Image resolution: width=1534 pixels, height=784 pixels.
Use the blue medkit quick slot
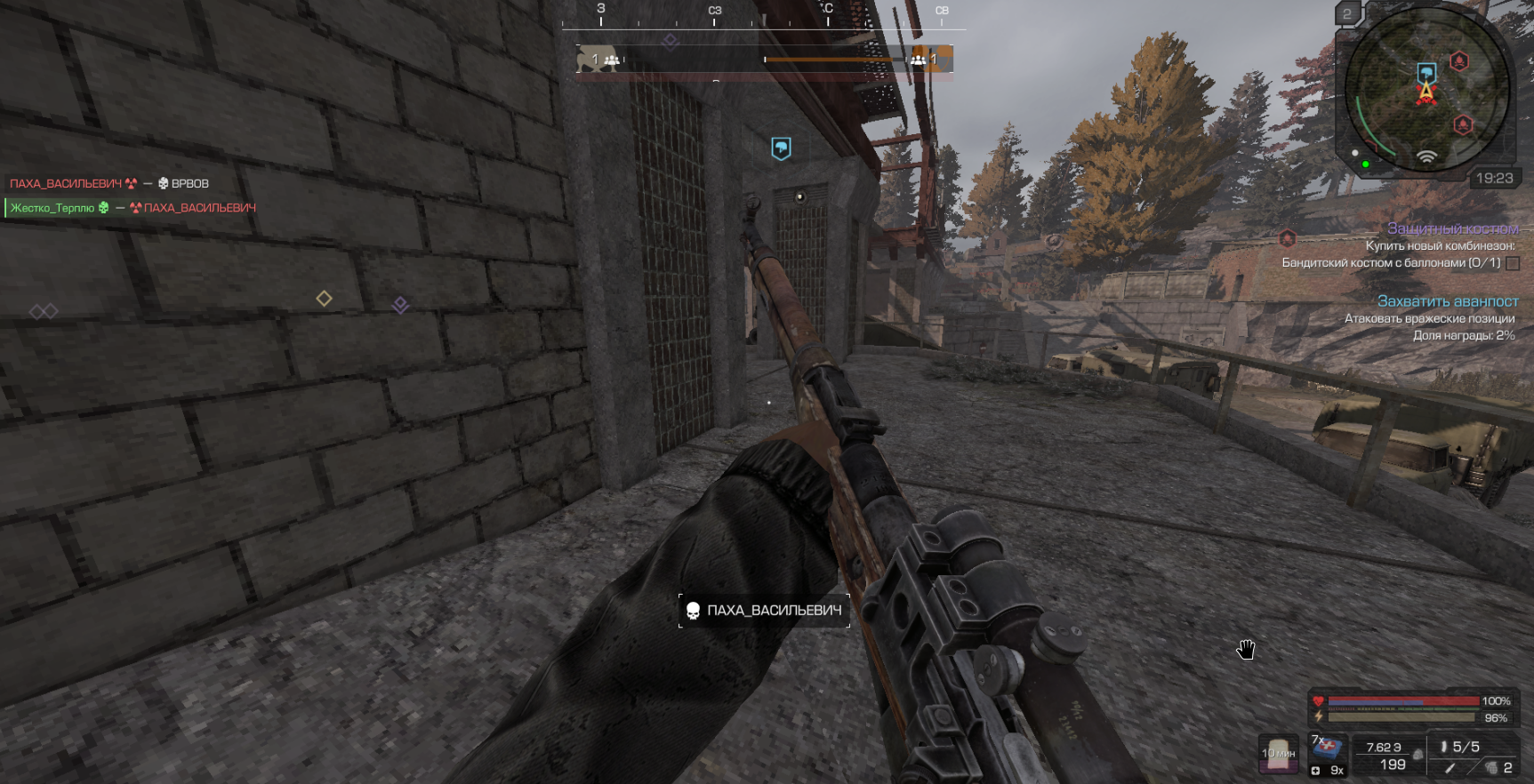[1328, 748]
